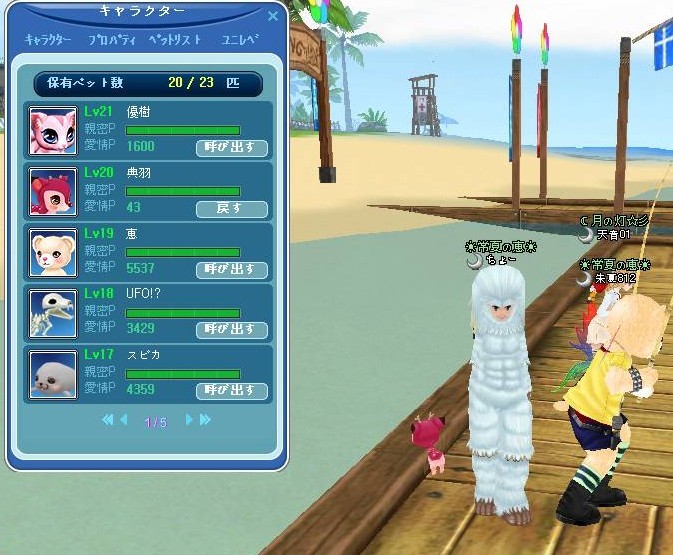Show the ペットリスト tab
This screenshot has width=673, height=555.
click(x=175, y=40)
